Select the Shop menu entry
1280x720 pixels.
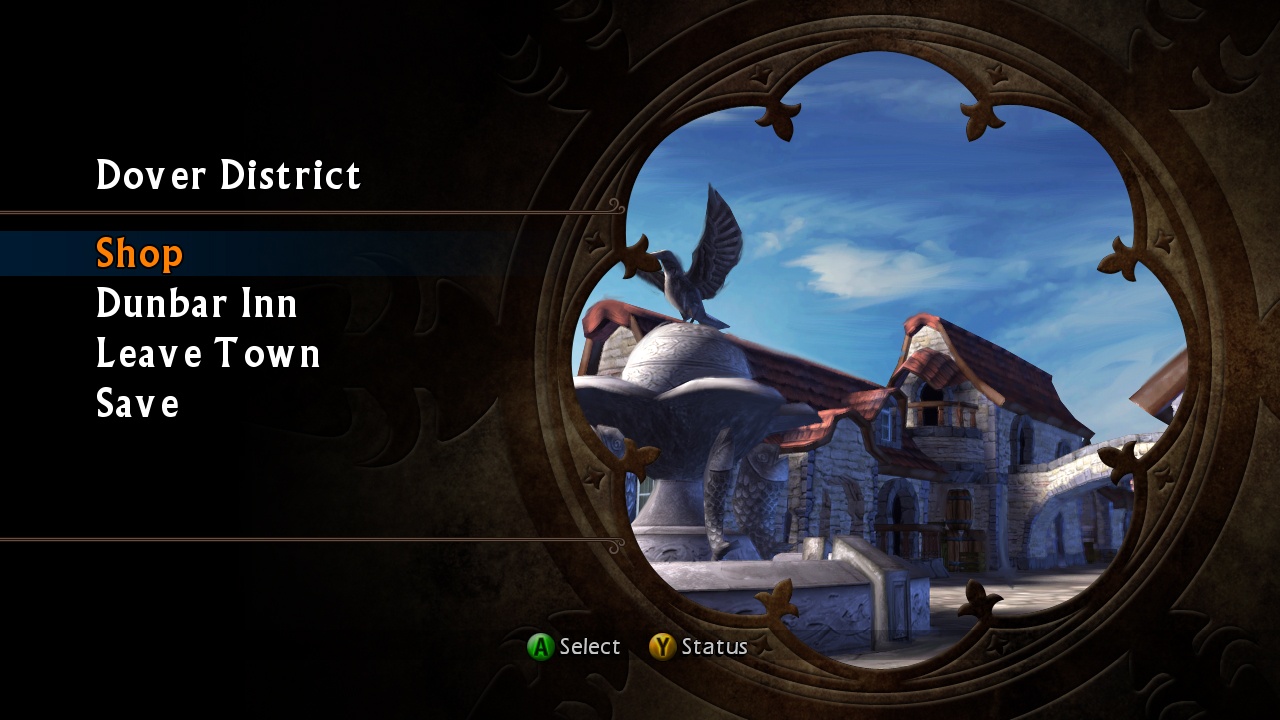(139, 253)
